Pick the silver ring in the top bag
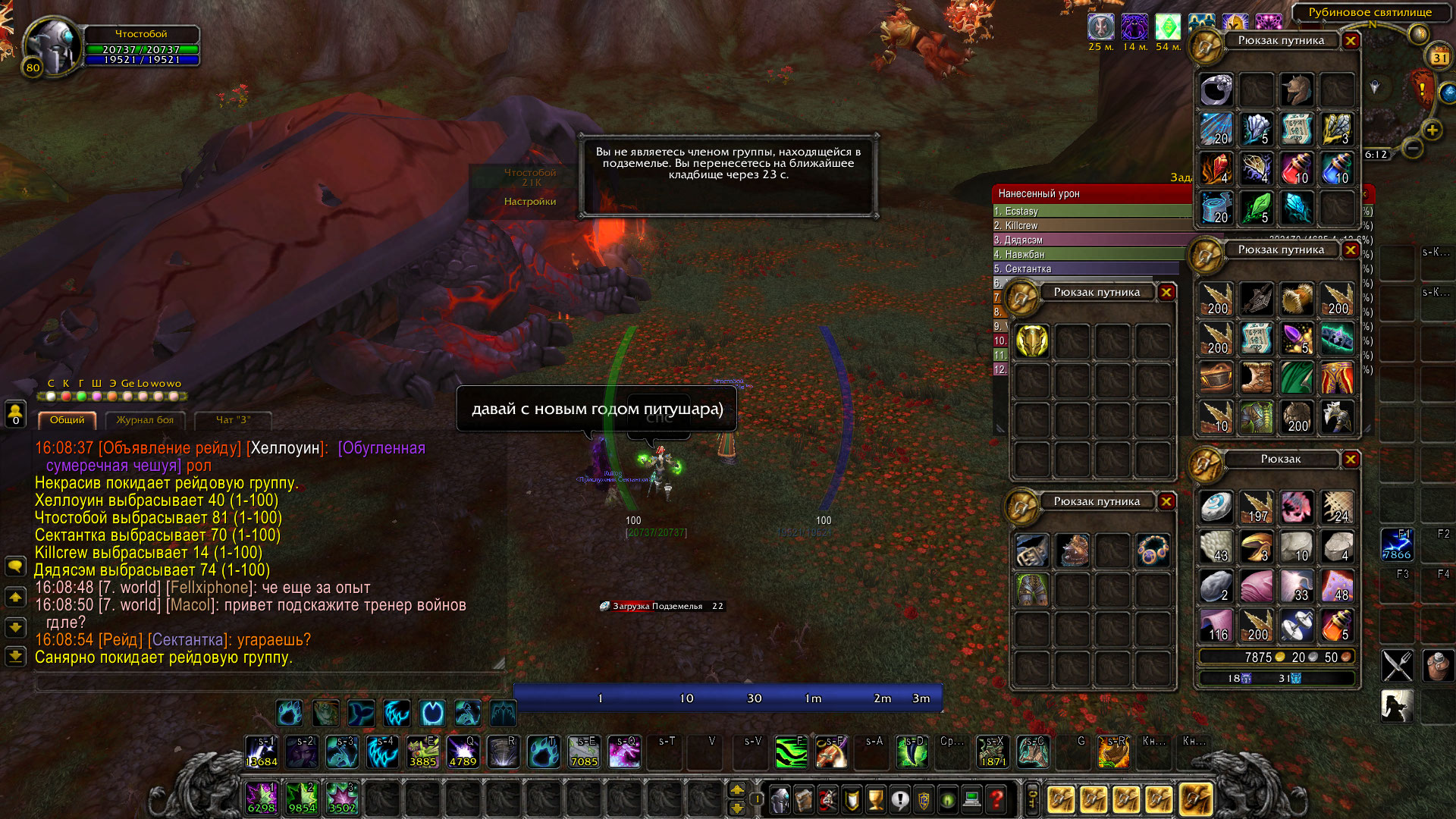Viewport: 1456px width, 819px height. (1216, 90)
